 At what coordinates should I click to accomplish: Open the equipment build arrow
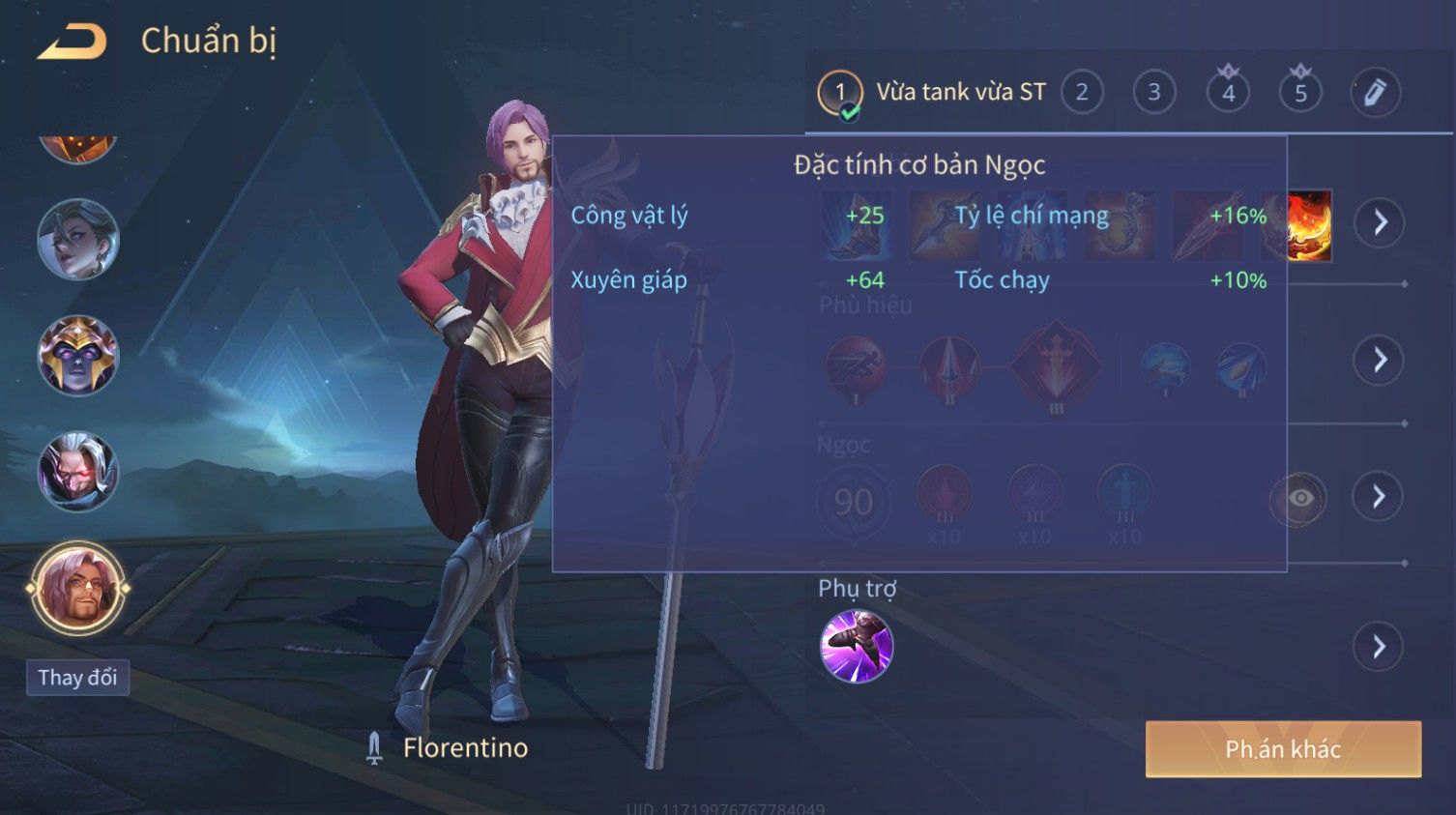click(1379, 222)
